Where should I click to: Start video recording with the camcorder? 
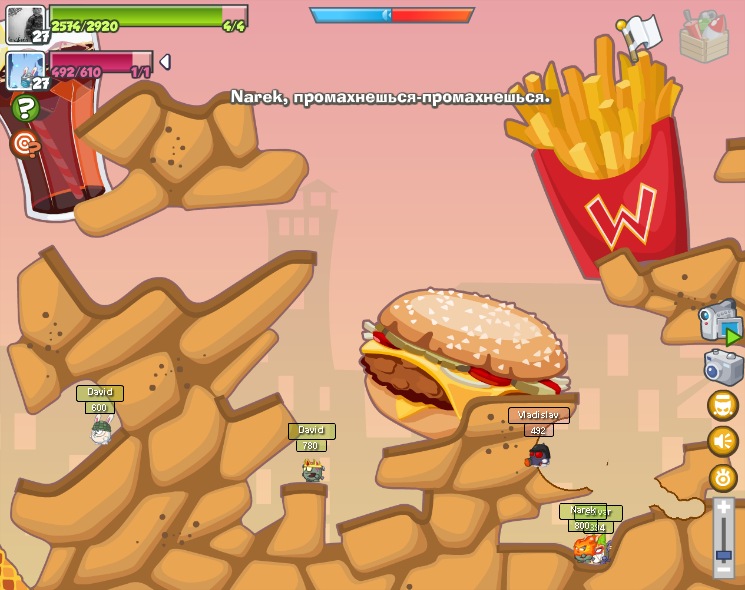[x=720, y=323]
